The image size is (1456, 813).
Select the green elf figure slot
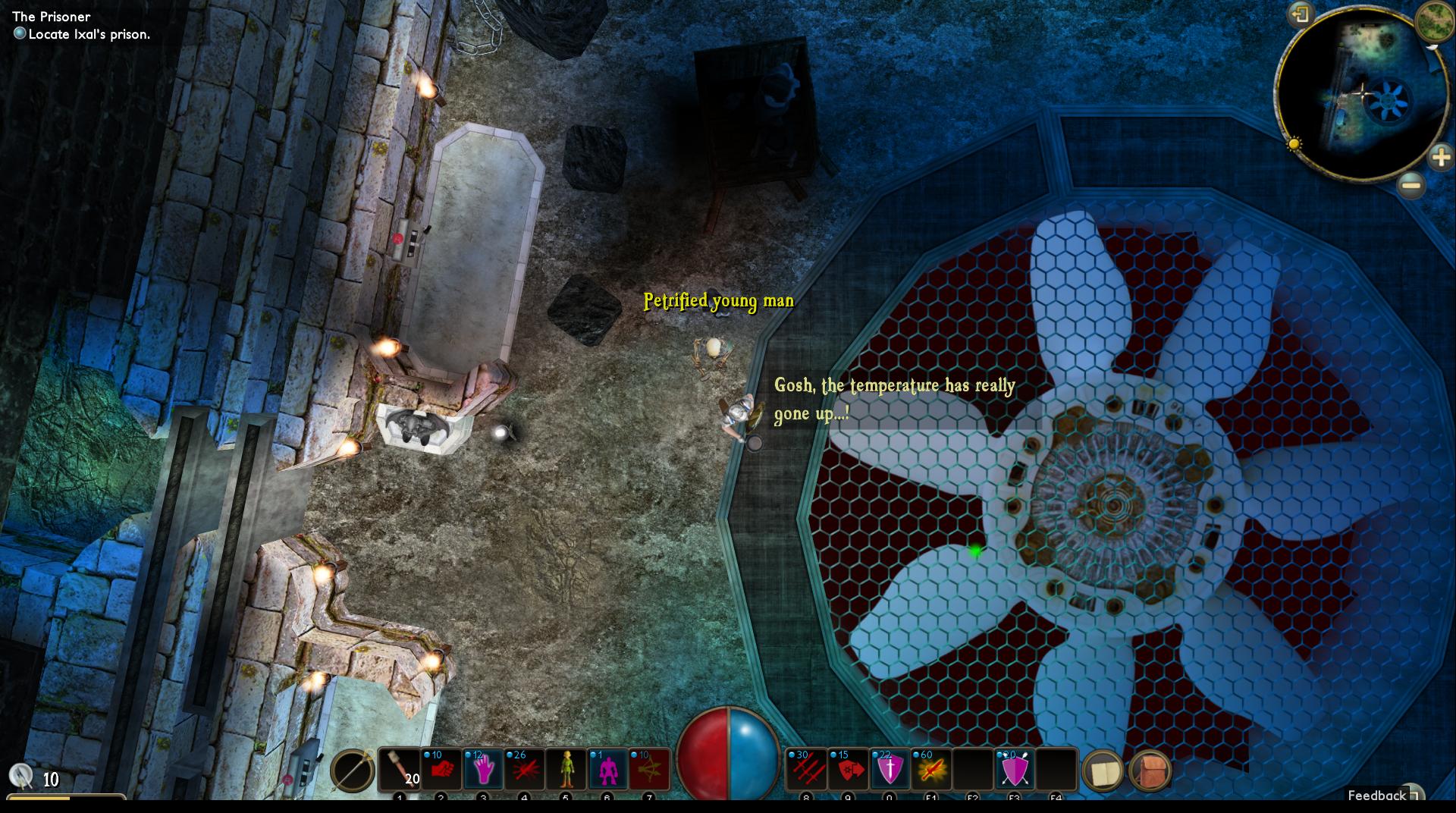[566, 770]
